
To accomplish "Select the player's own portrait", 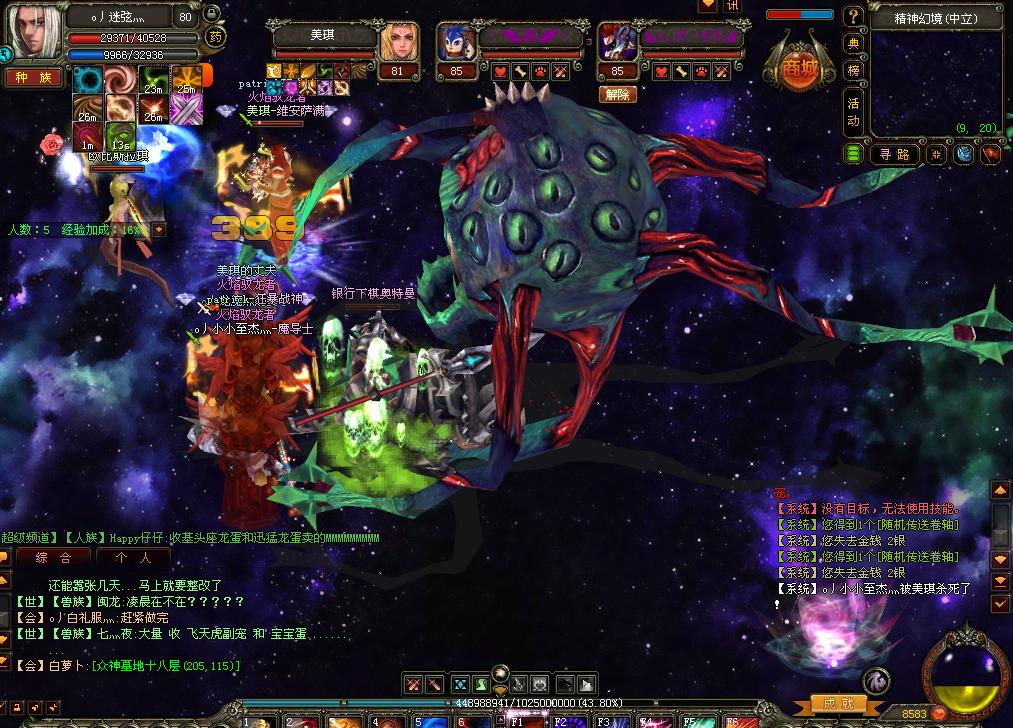I will click(x=32, y=31).
